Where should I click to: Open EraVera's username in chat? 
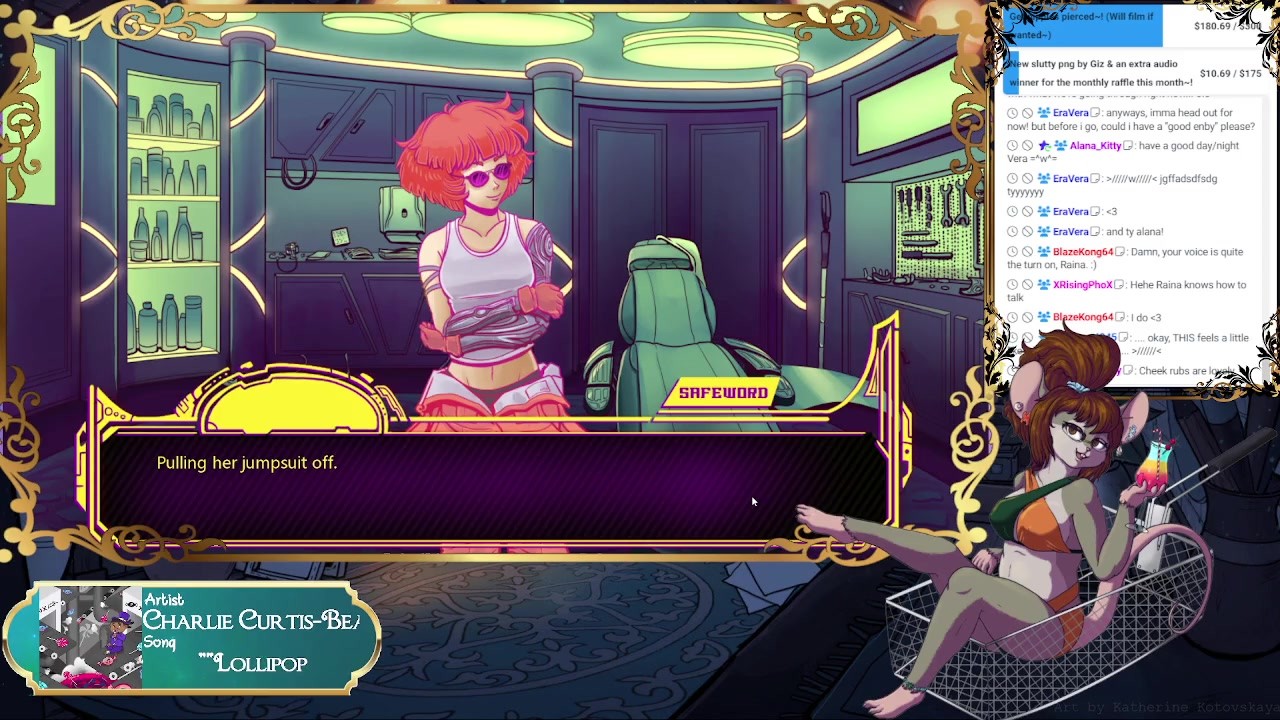point(1070,113)
